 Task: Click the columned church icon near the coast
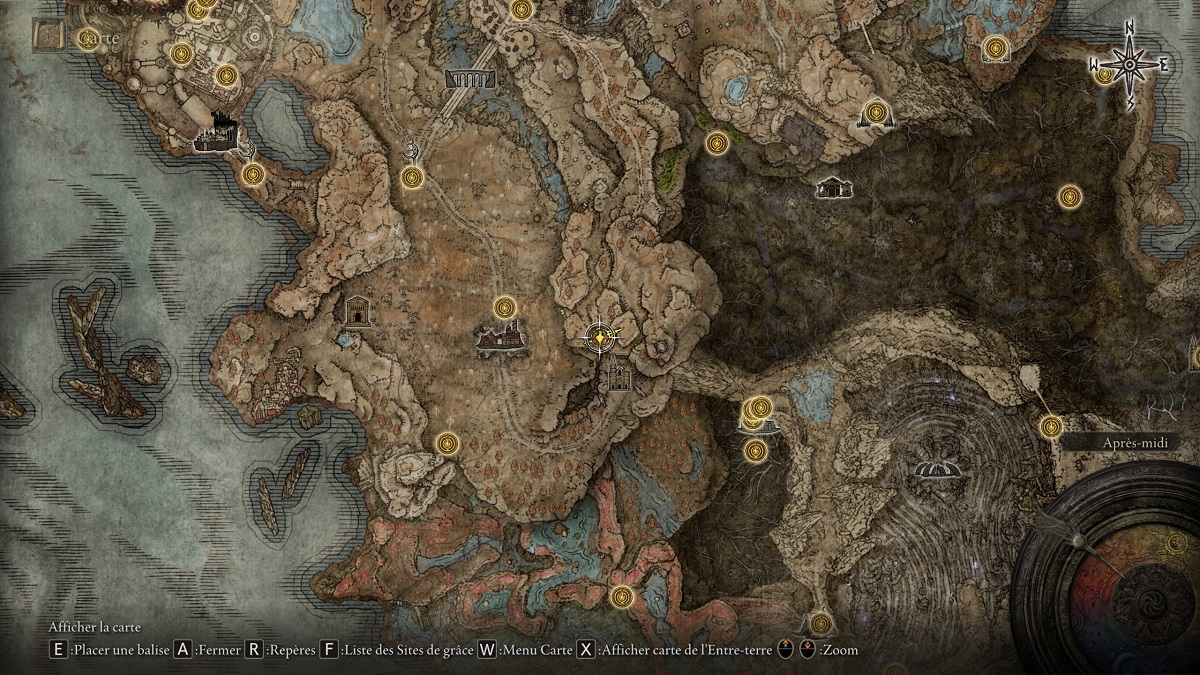pos(357,311)
